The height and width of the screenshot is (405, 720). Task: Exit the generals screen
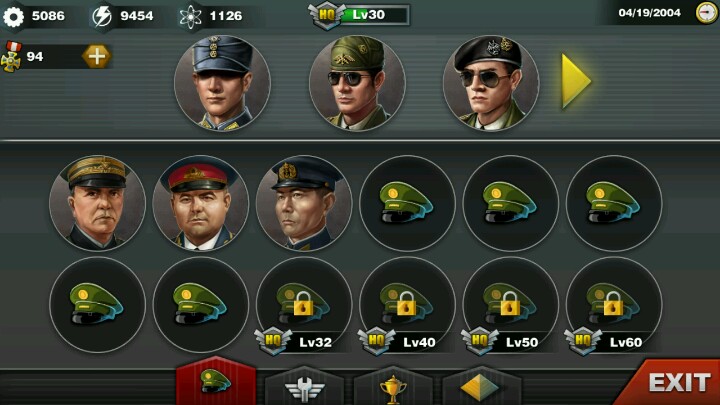pos(670,382)
